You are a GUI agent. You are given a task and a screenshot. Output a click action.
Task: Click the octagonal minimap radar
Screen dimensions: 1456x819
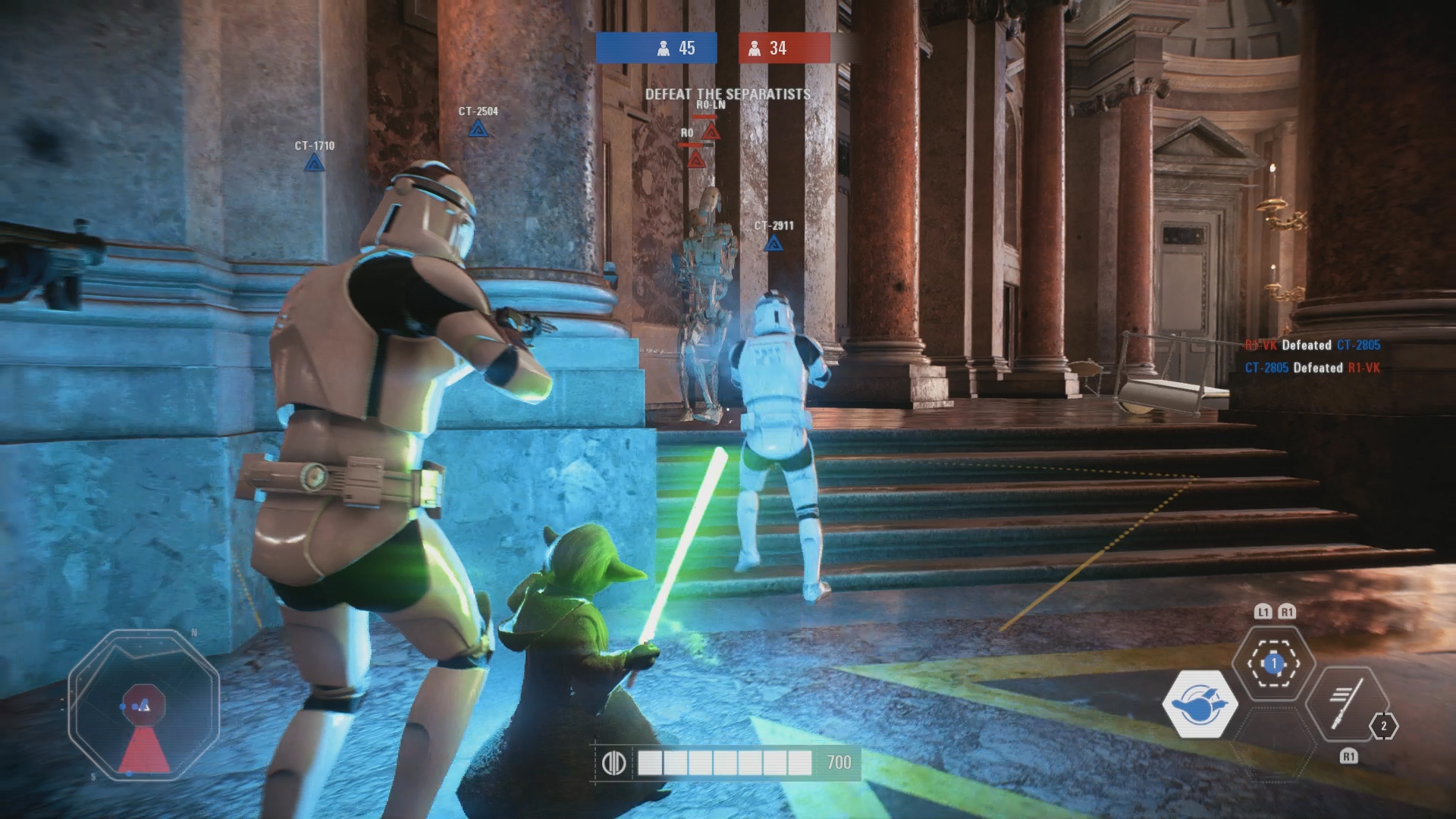pos(144,705)
